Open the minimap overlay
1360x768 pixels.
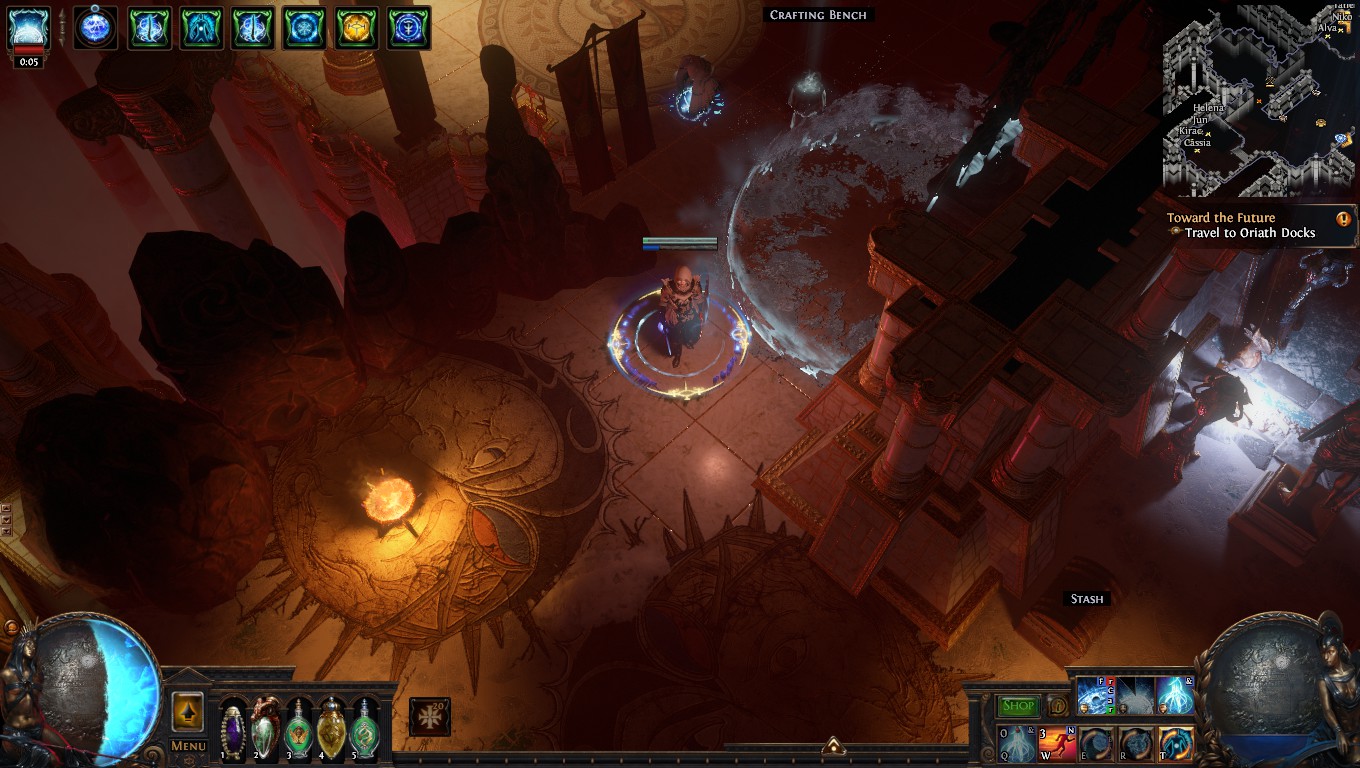(x=1259, y=100)
